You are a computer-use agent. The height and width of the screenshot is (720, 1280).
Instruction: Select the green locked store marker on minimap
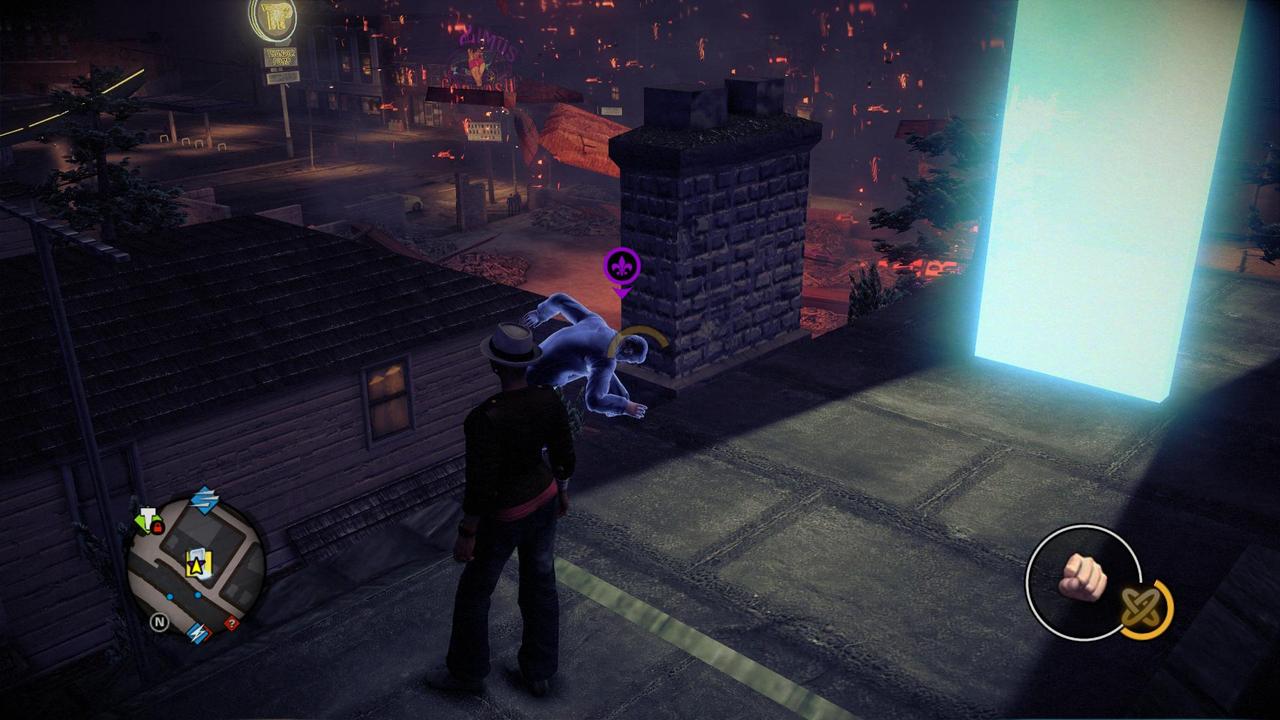click(148, 521)
